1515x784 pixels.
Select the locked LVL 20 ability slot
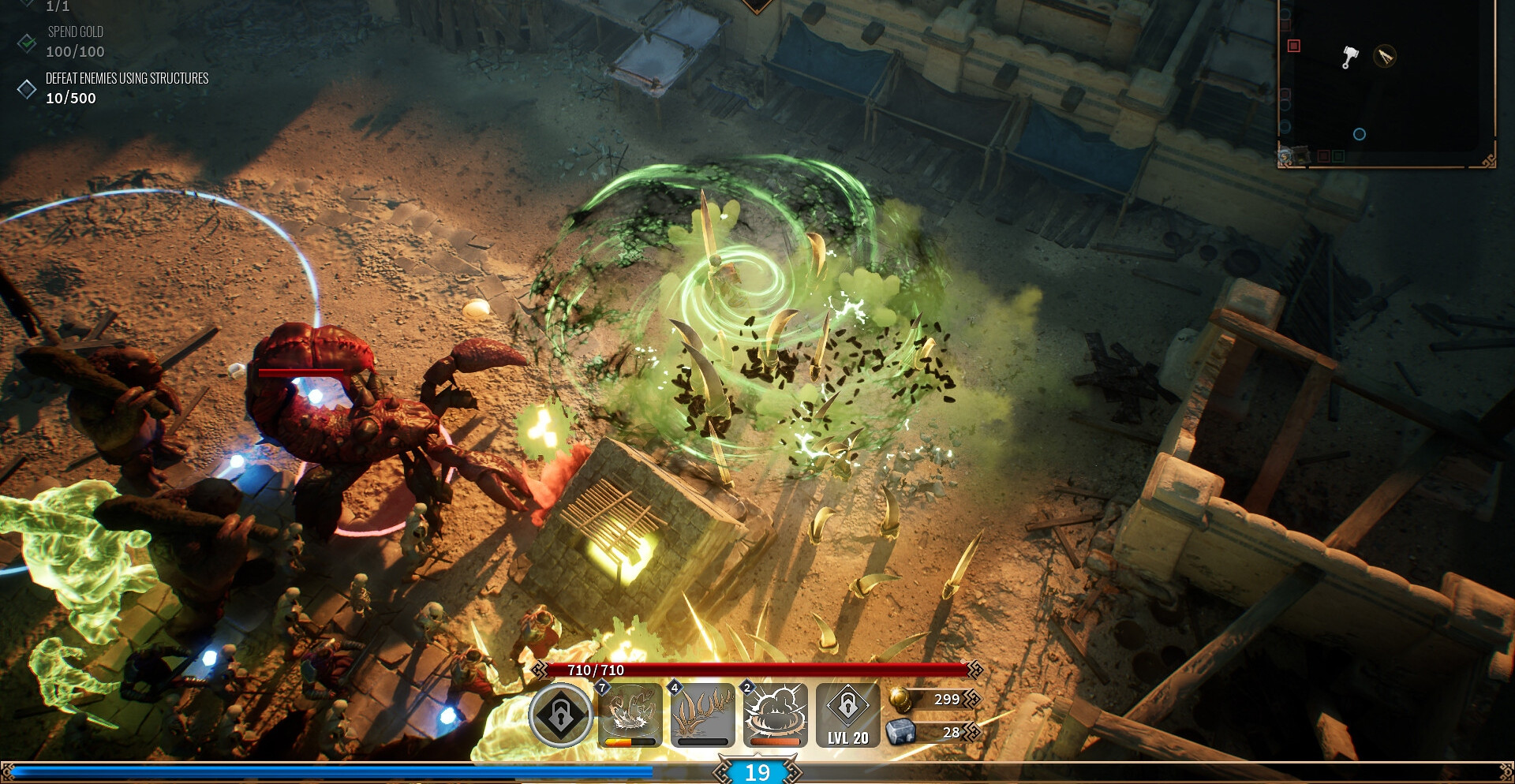point(848,715)
